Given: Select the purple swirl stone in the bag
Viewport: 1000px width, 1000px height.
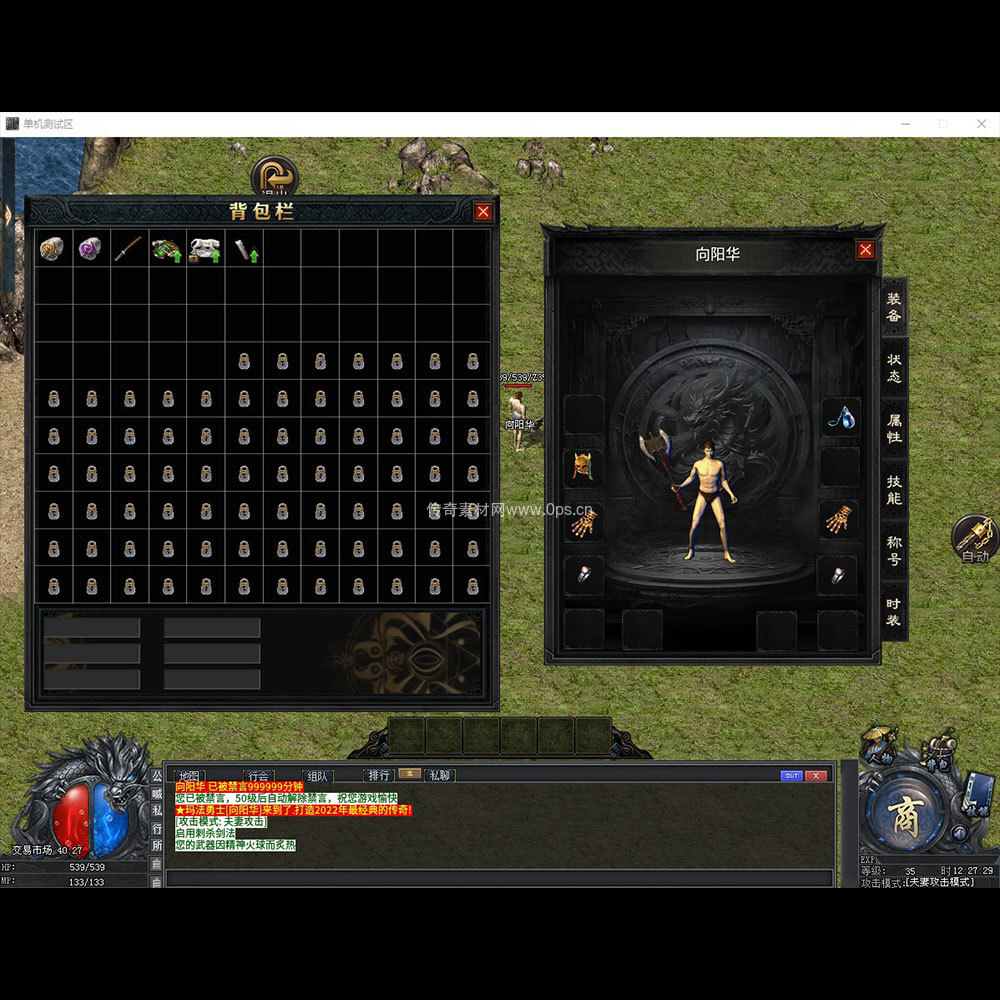Looking at the screenshot, I should click(x=90, y=249).
